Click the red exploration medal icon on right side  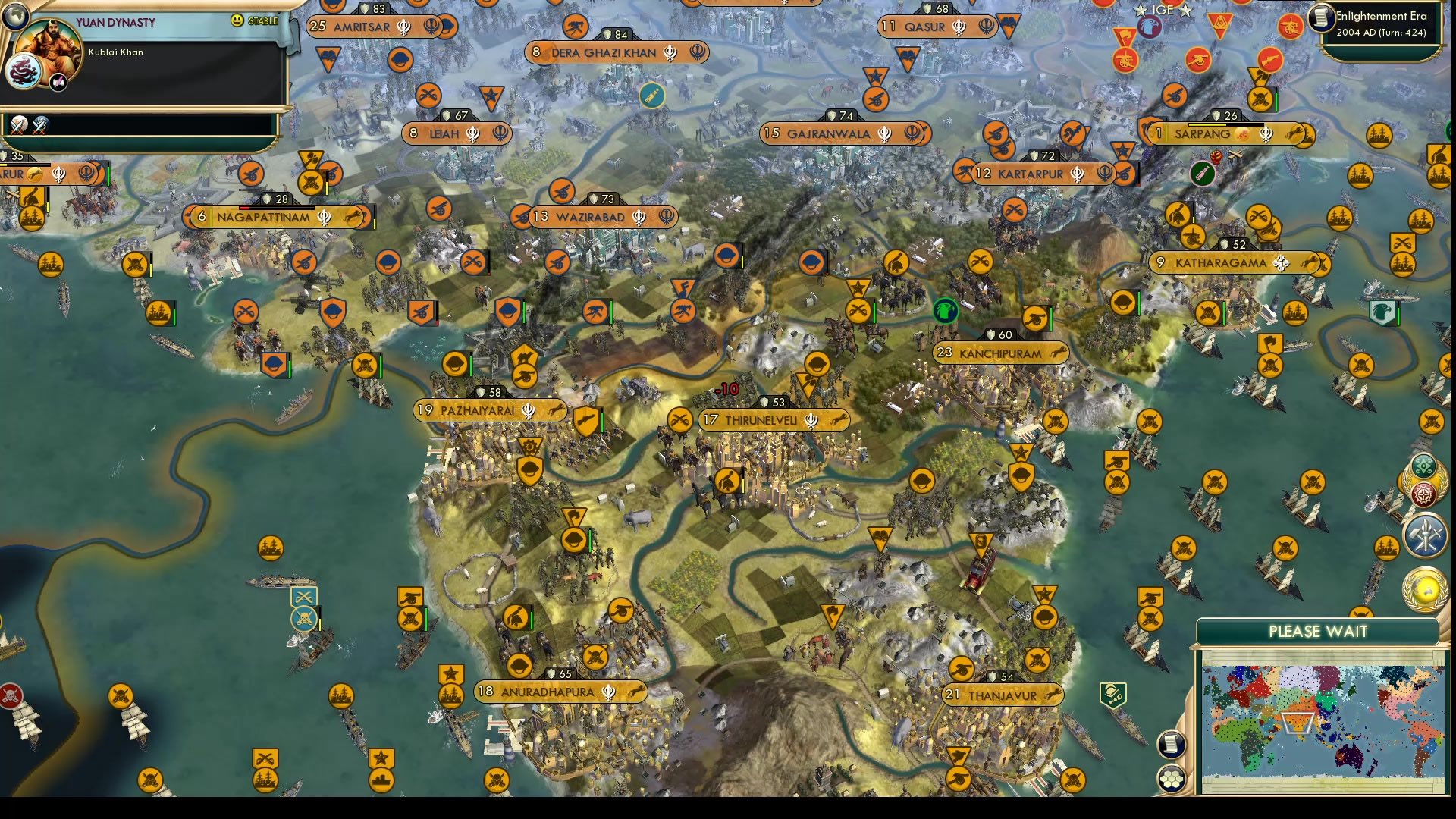point(1423,493)
